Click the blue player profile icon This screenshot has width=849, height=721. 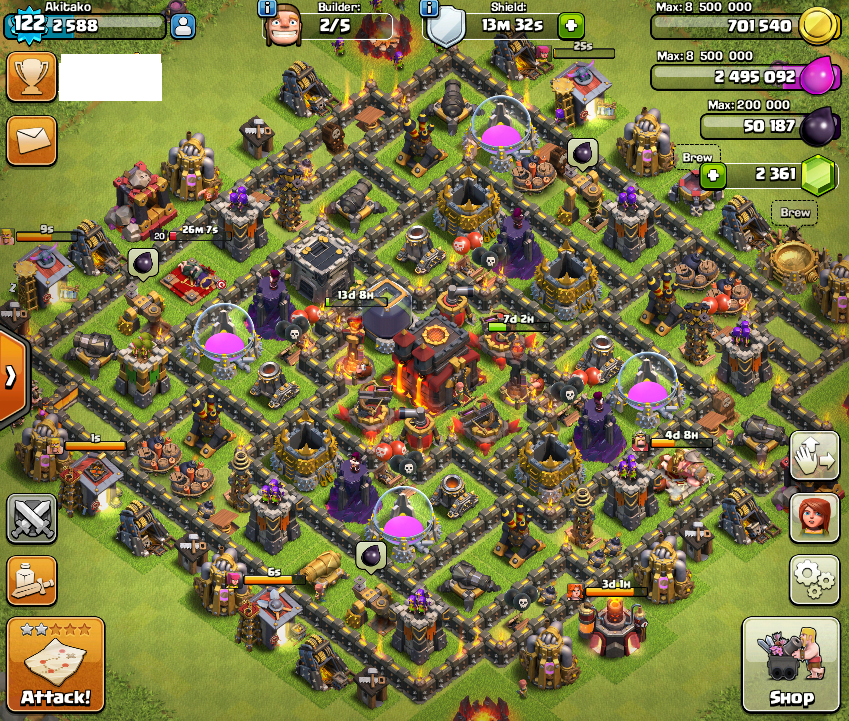tap(182, 27)
